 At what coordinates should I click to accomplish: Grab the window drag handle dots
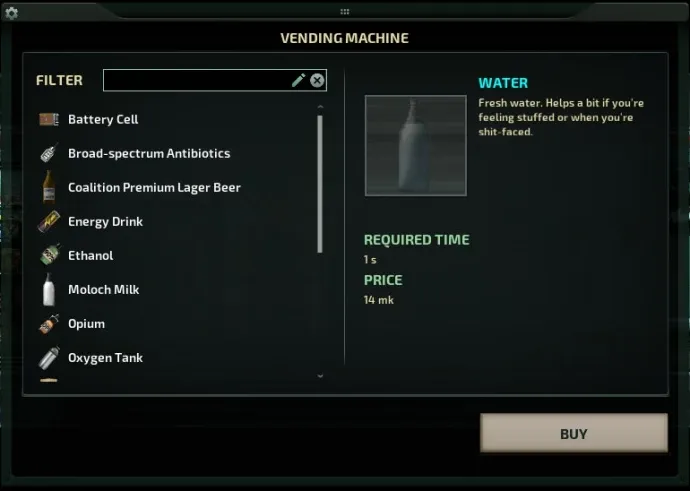(x=345, y=12)
